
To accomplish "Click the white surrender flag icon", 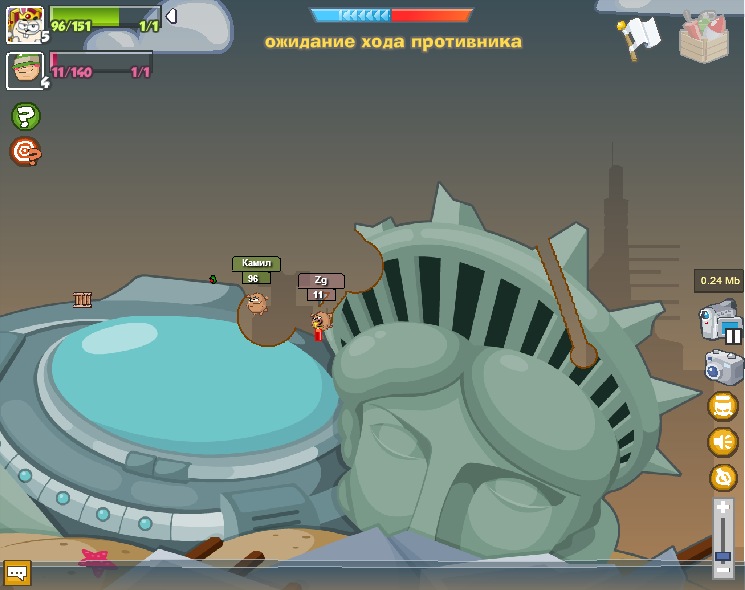I will 637,37.
